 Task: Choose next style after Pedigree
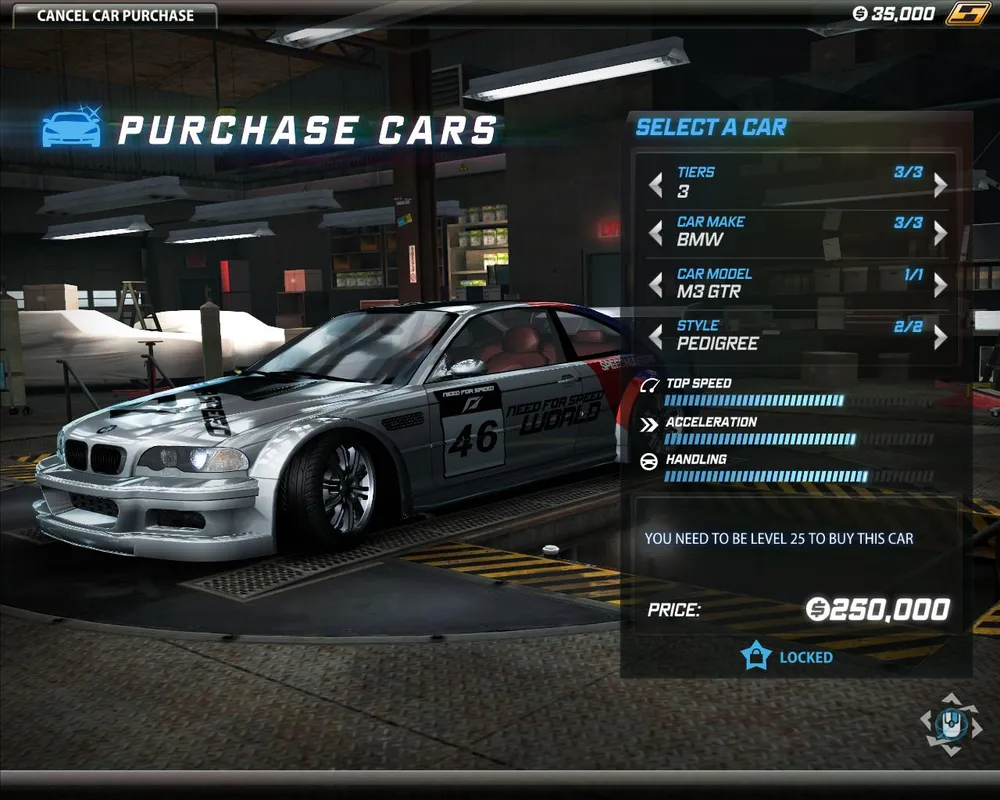tap(940, 337)
